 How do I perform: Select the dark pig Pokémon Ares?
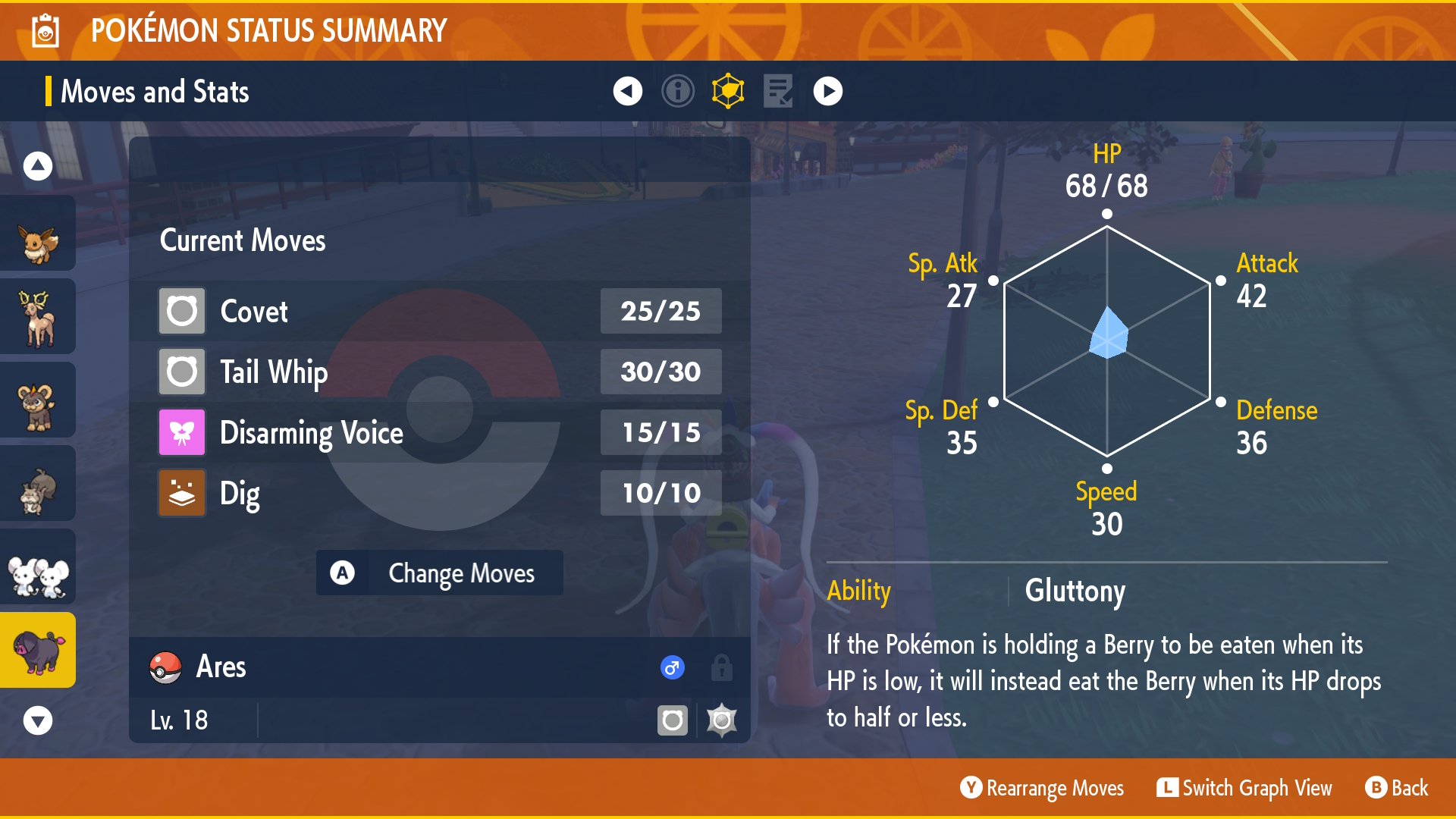point(38,651)
